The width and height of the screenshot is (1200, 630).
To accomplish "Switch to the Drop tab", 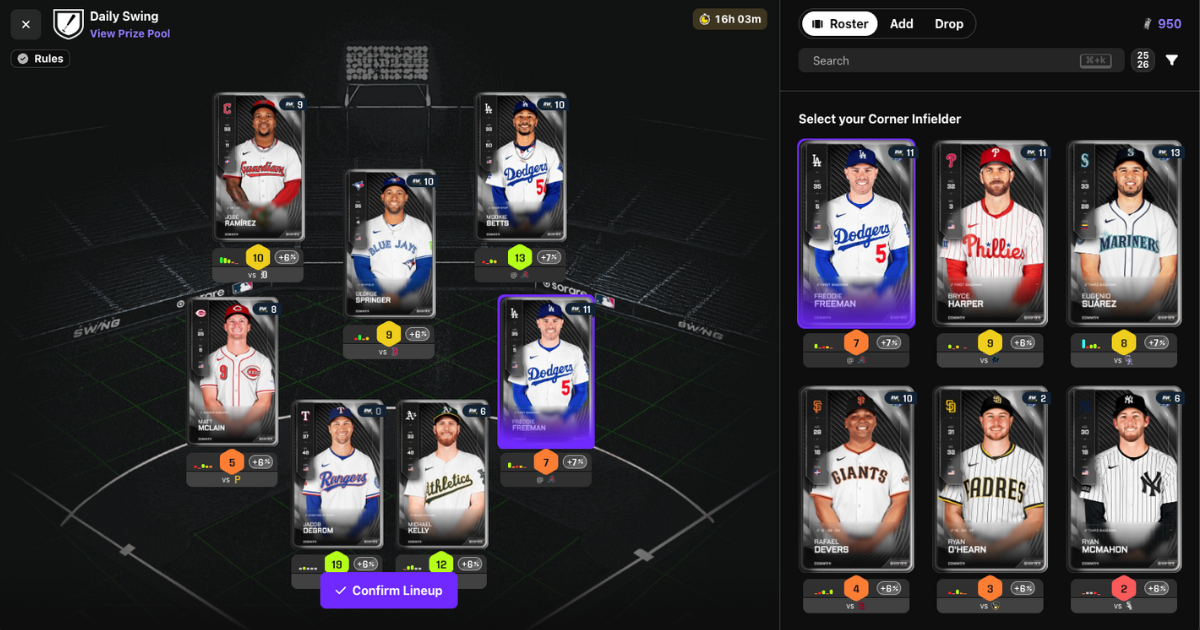I will tap(949, 24).
